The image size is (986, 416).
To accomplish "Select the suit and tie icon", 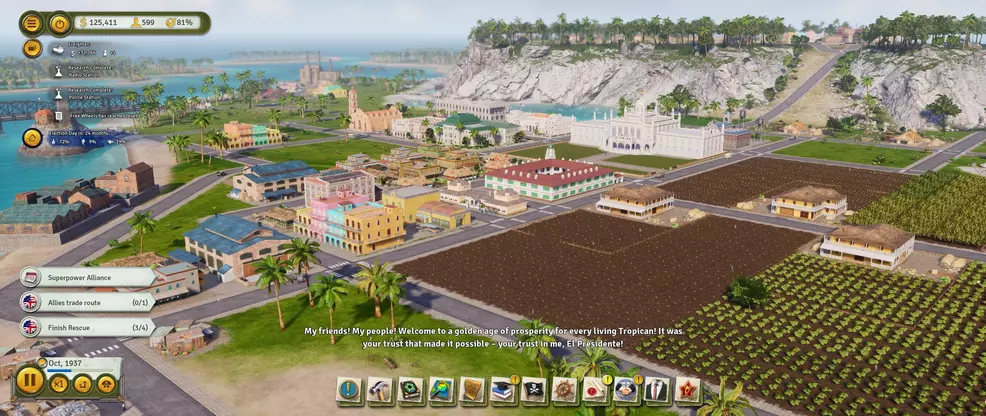I will coord(657,390).
